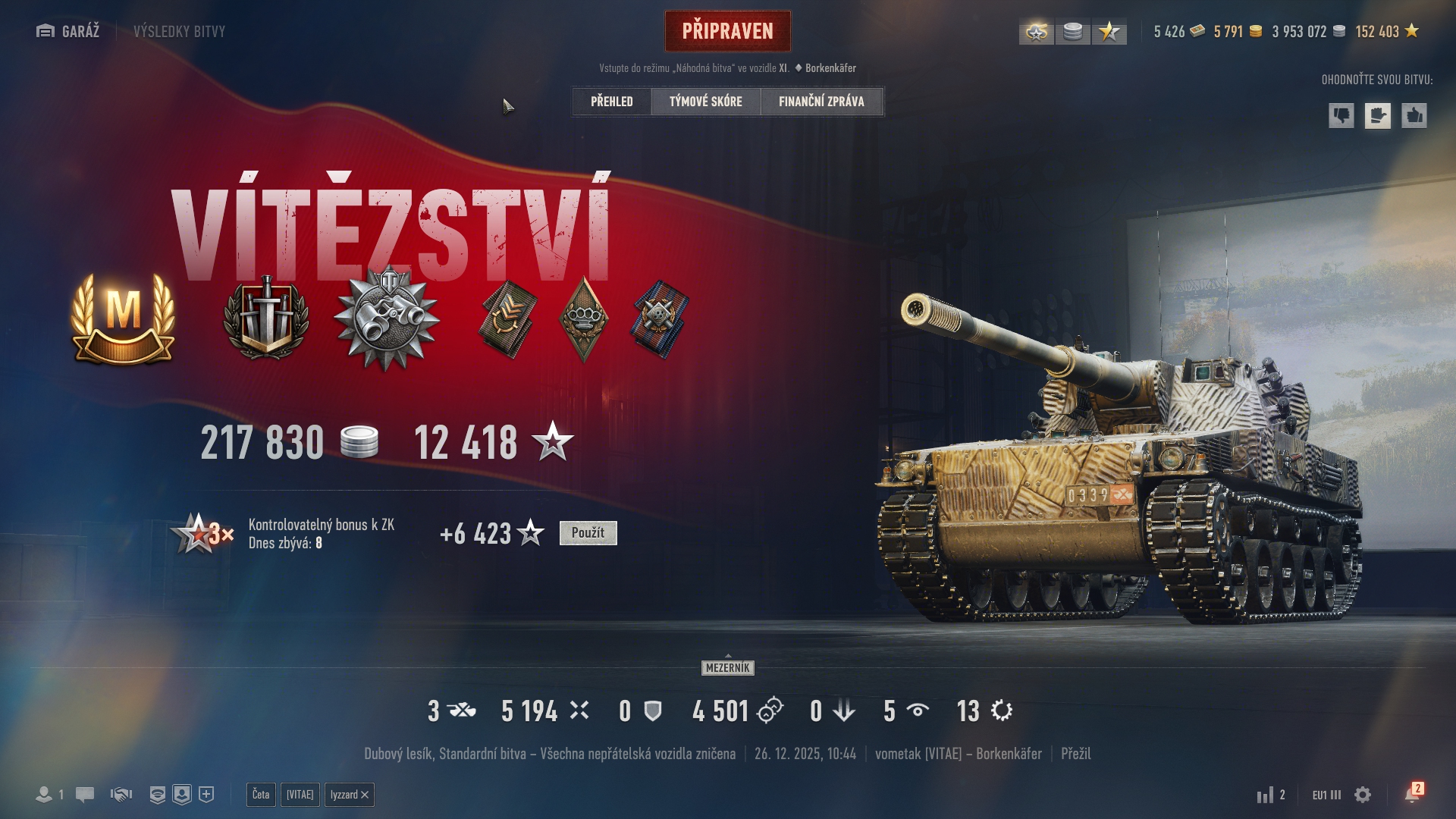The image size is (1456, 819).
Task: Show the Finanční zpráva tab
Action: point(821,102)
